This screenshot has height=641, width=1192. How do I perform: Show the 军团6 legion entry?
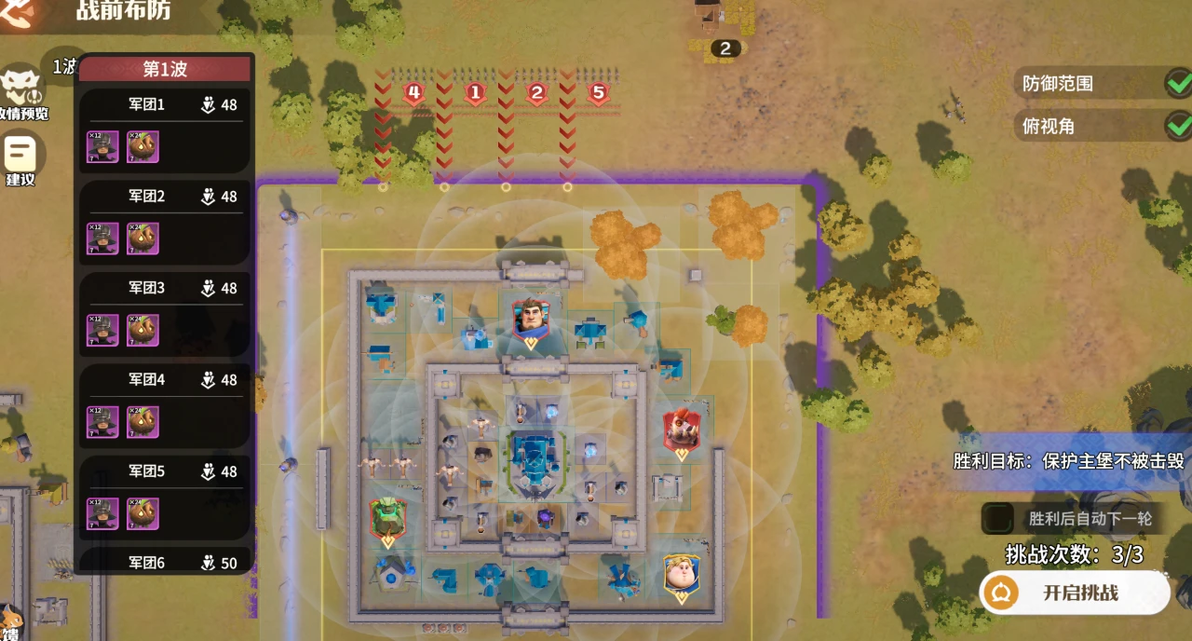point(165,563)
